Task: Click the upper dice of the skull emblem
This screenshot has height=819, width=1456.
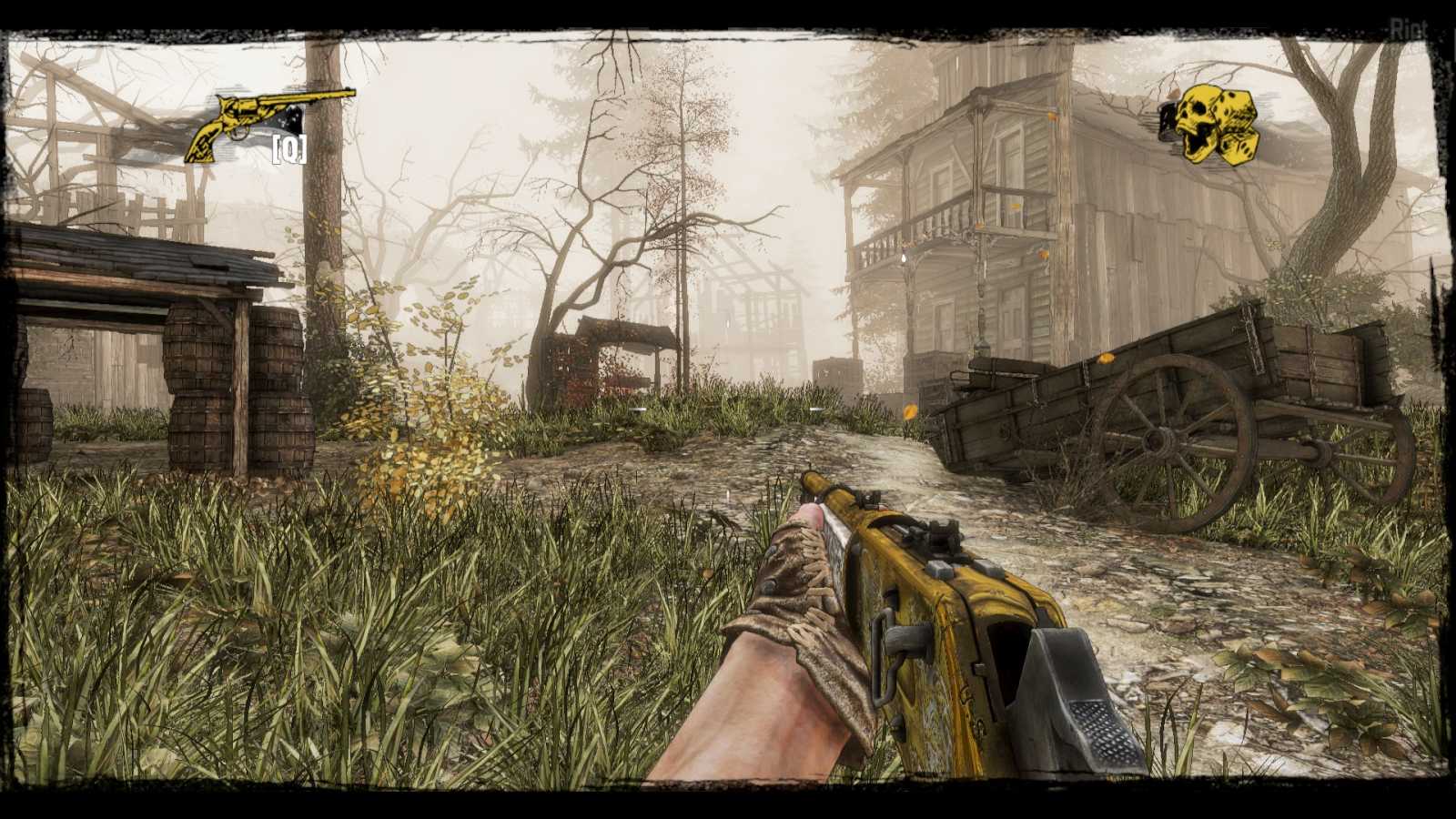Action: [1234, 107]
